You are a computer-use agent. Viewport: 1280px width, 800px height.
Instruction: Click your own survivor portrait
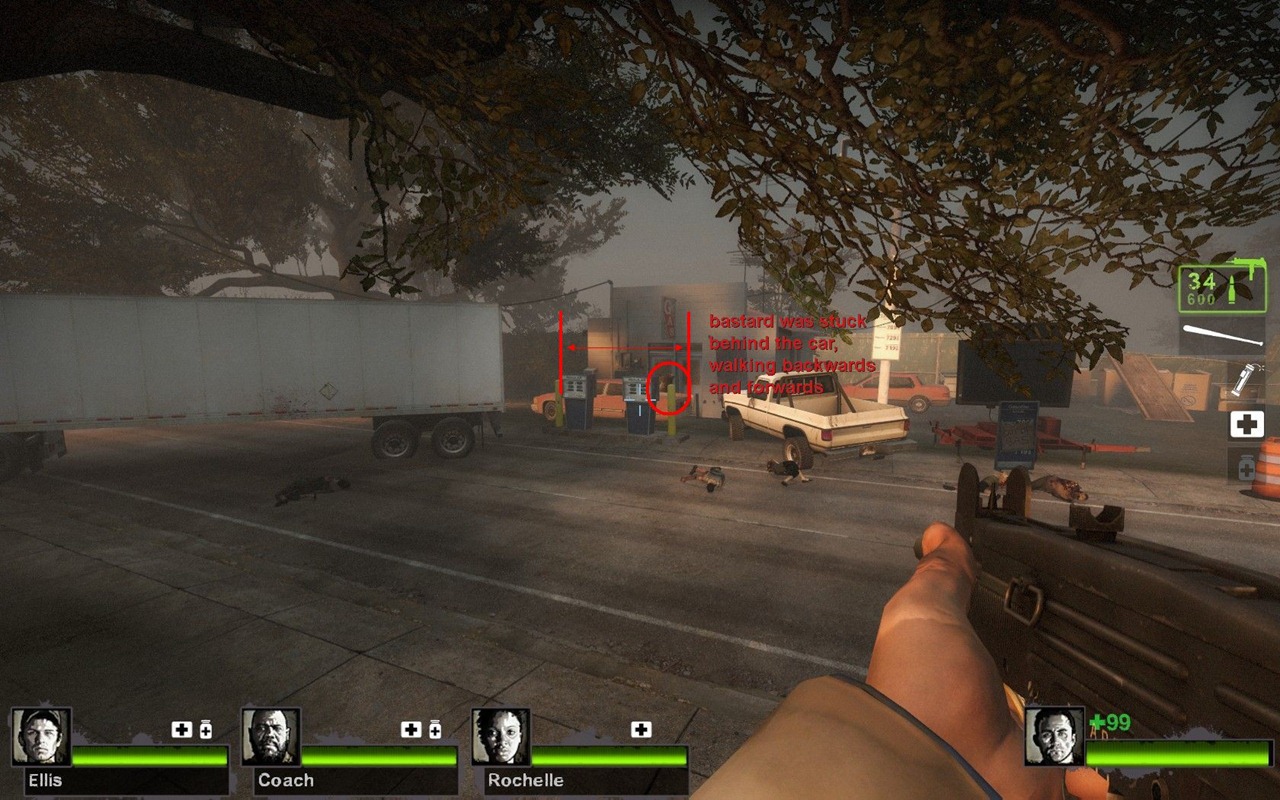coord(1054,737)
